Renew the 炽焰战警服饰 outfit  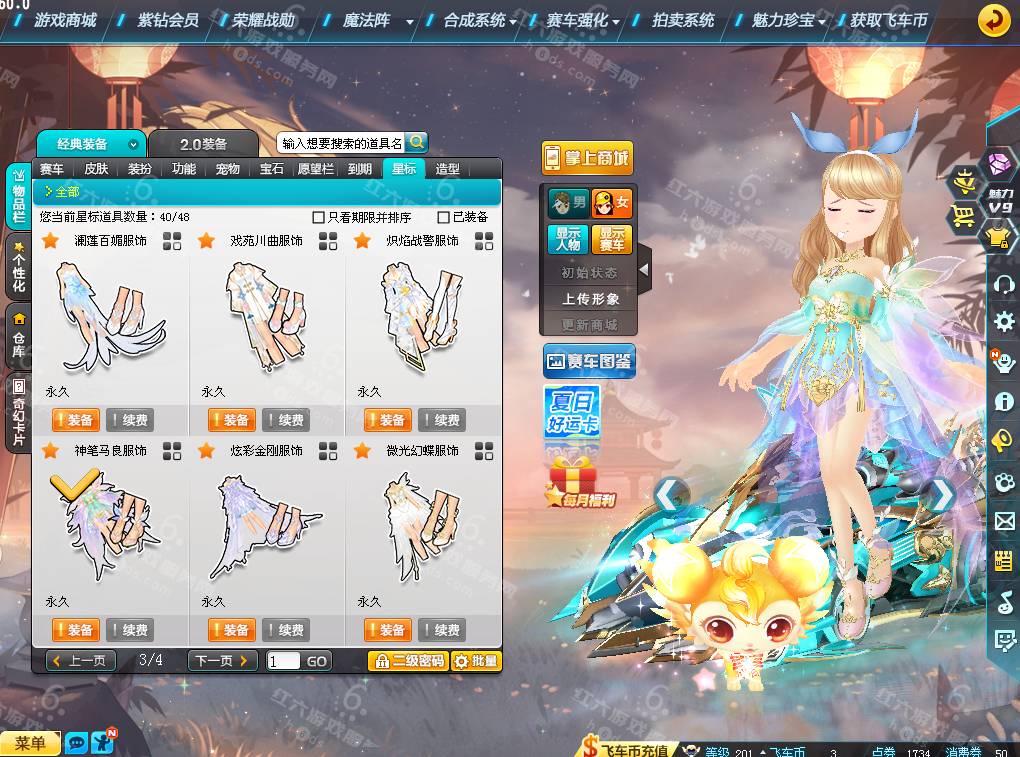(x=441, y=420)
